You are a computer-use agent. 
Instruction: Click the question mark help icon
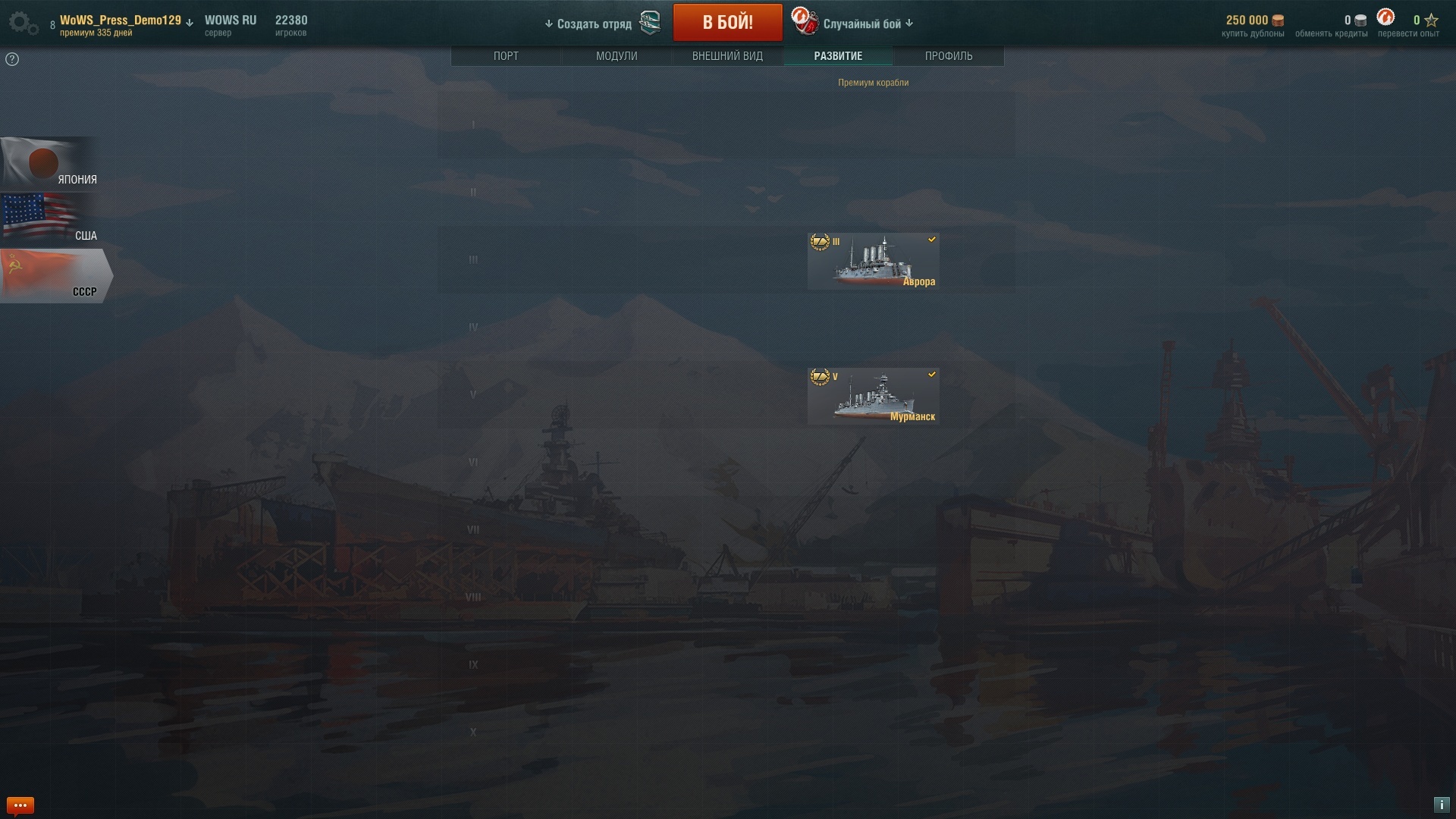[x=12, y=59]
